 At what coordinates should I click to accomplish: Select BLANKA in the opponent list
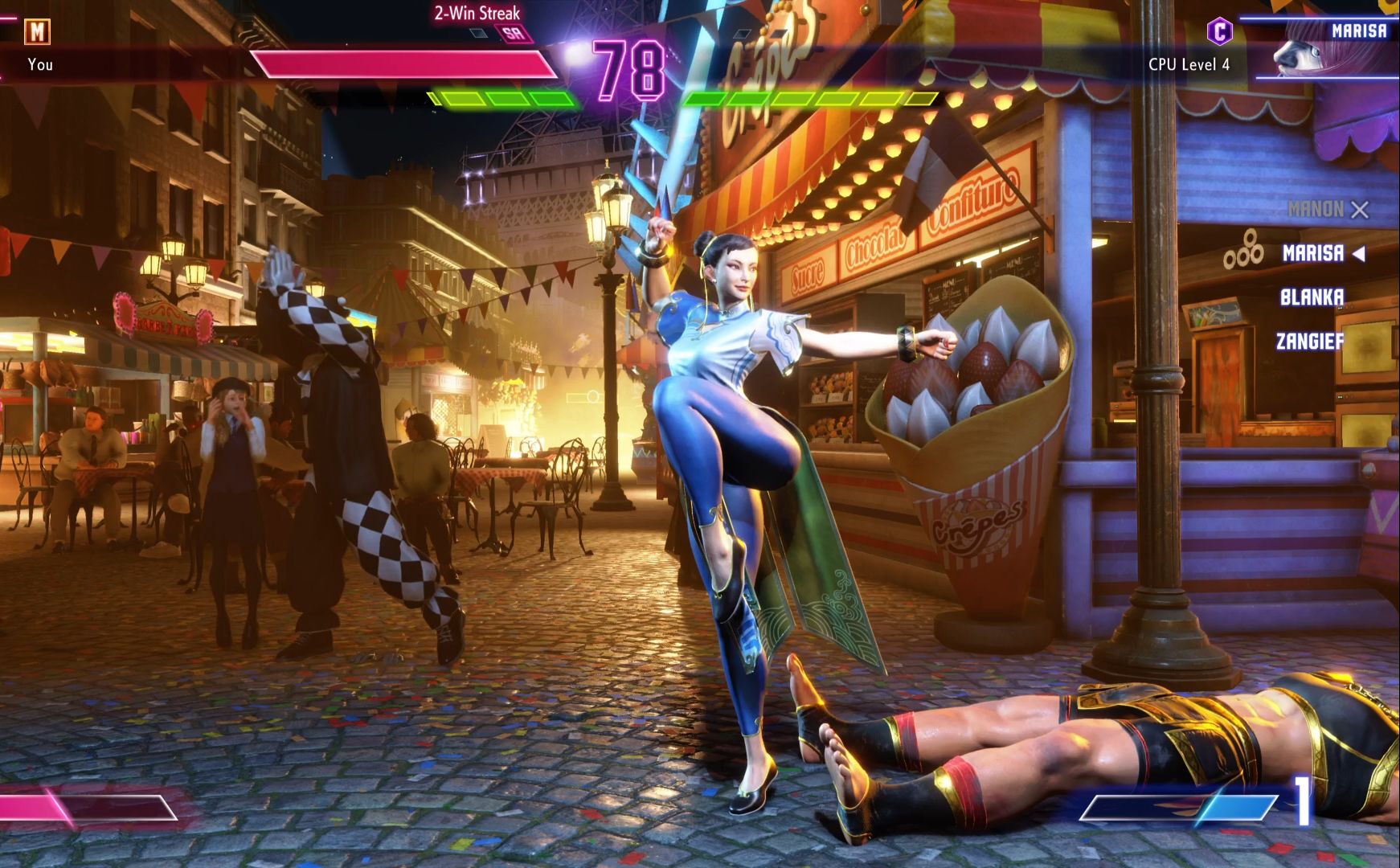1312,297
